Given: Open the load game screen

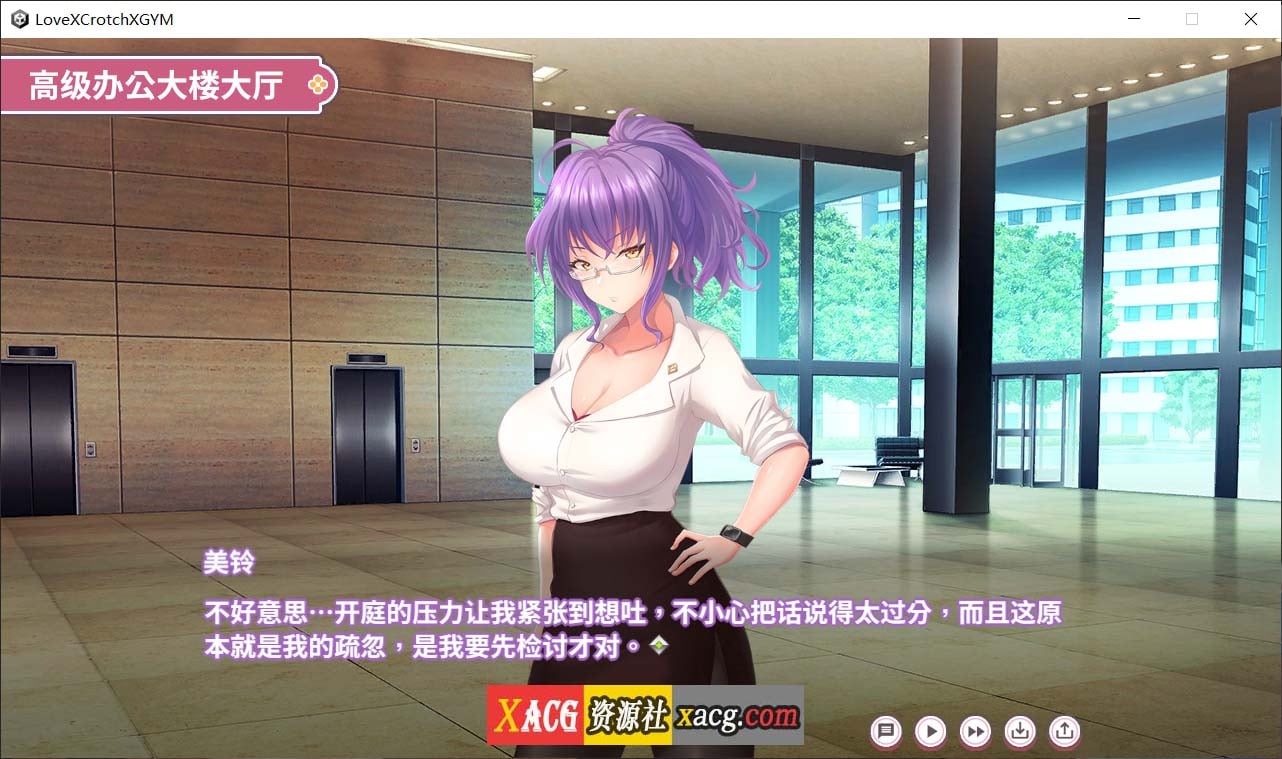Looking at the screenshot, I should [x=1065, y=732].
